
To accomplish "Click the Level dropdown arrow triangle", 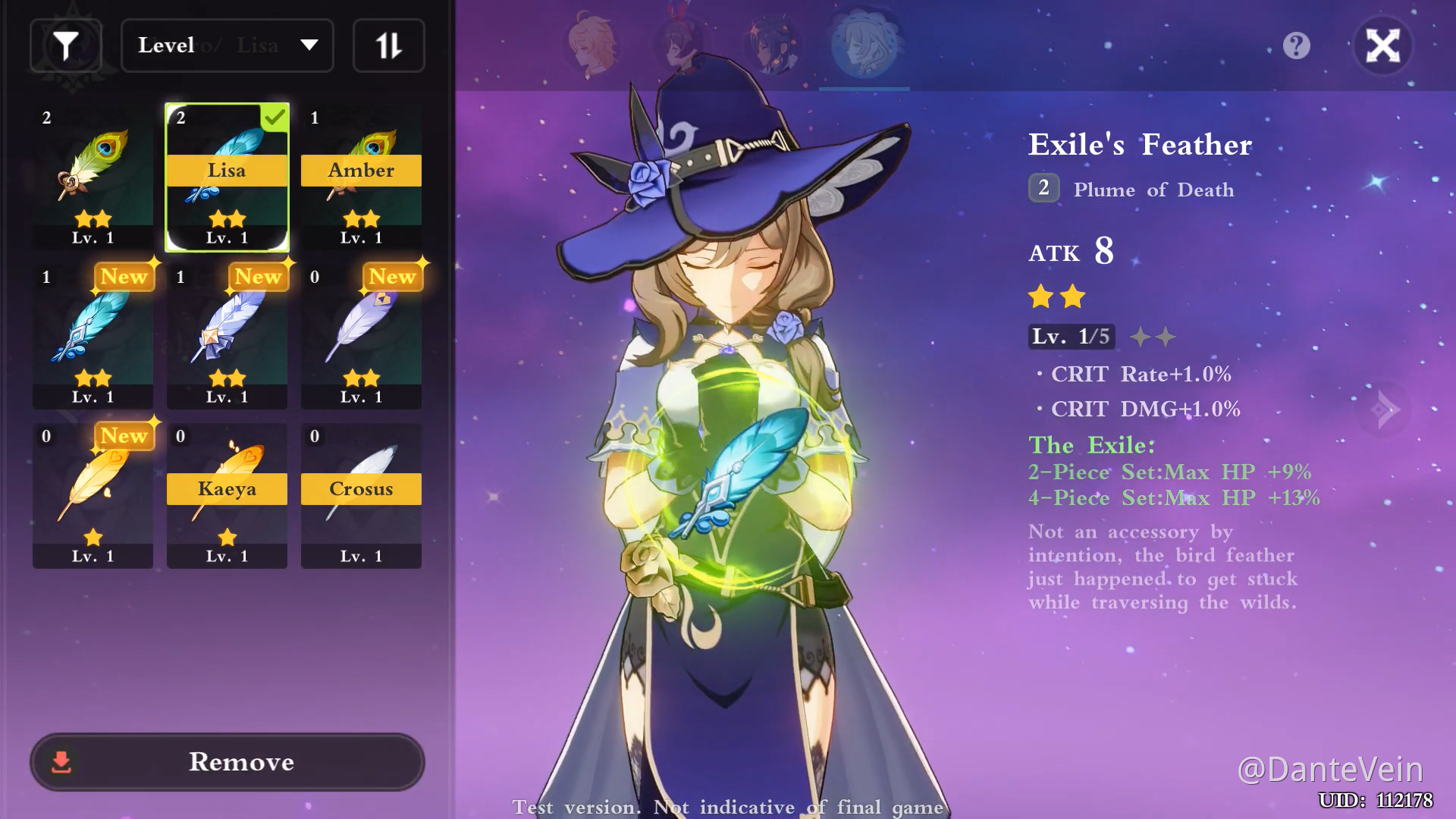I will click(x=309, y=45).
